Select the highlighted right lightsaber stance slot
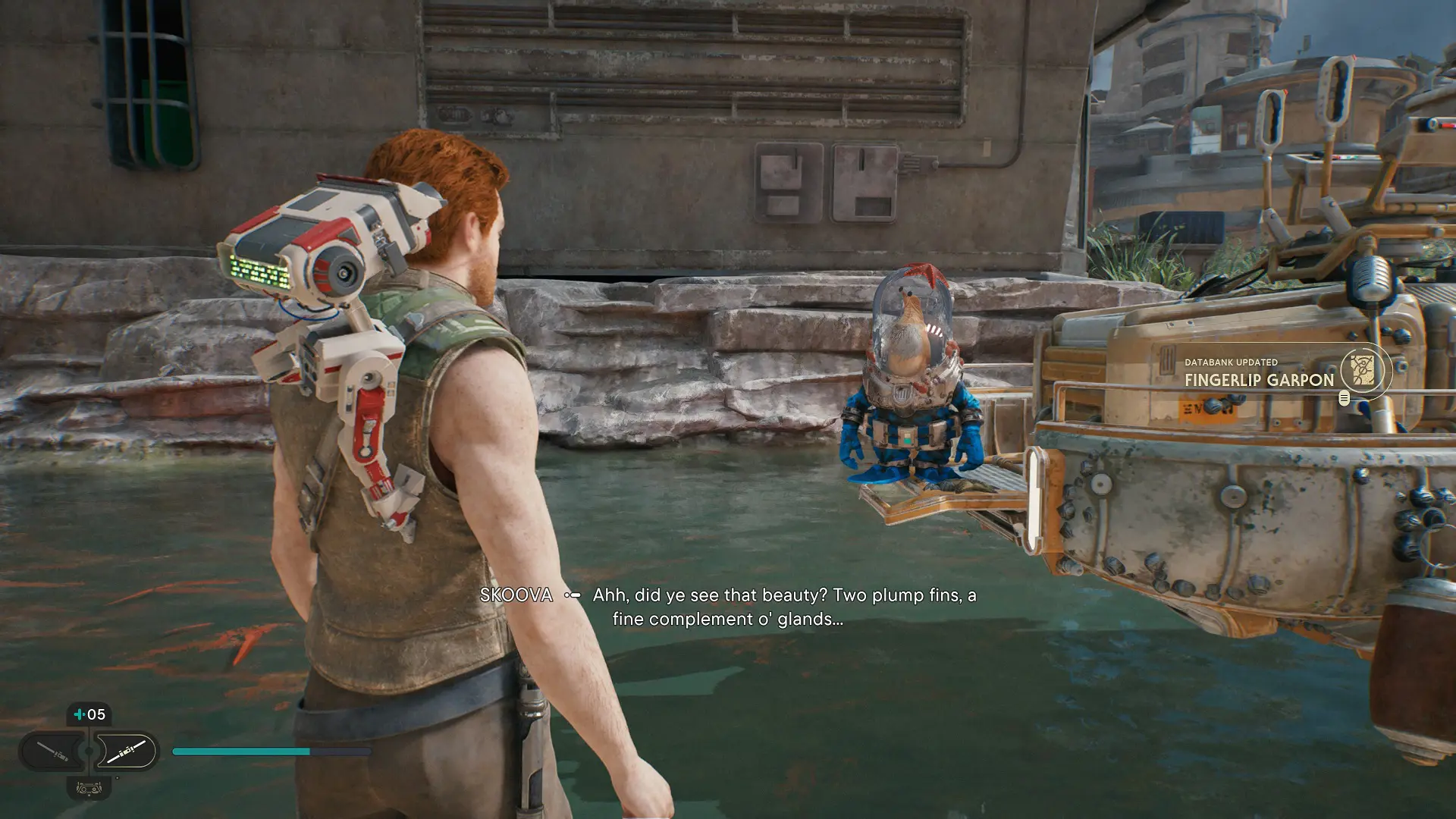This screenshot has height=819, width=1456. (126, 752)
